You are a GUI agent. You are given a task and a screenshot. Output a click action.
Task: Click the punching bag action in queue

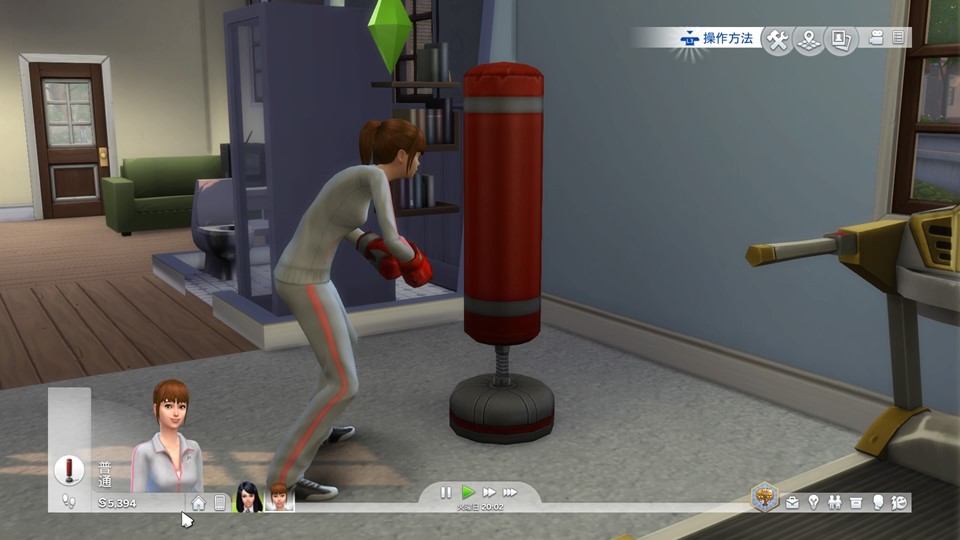(69, 469)
